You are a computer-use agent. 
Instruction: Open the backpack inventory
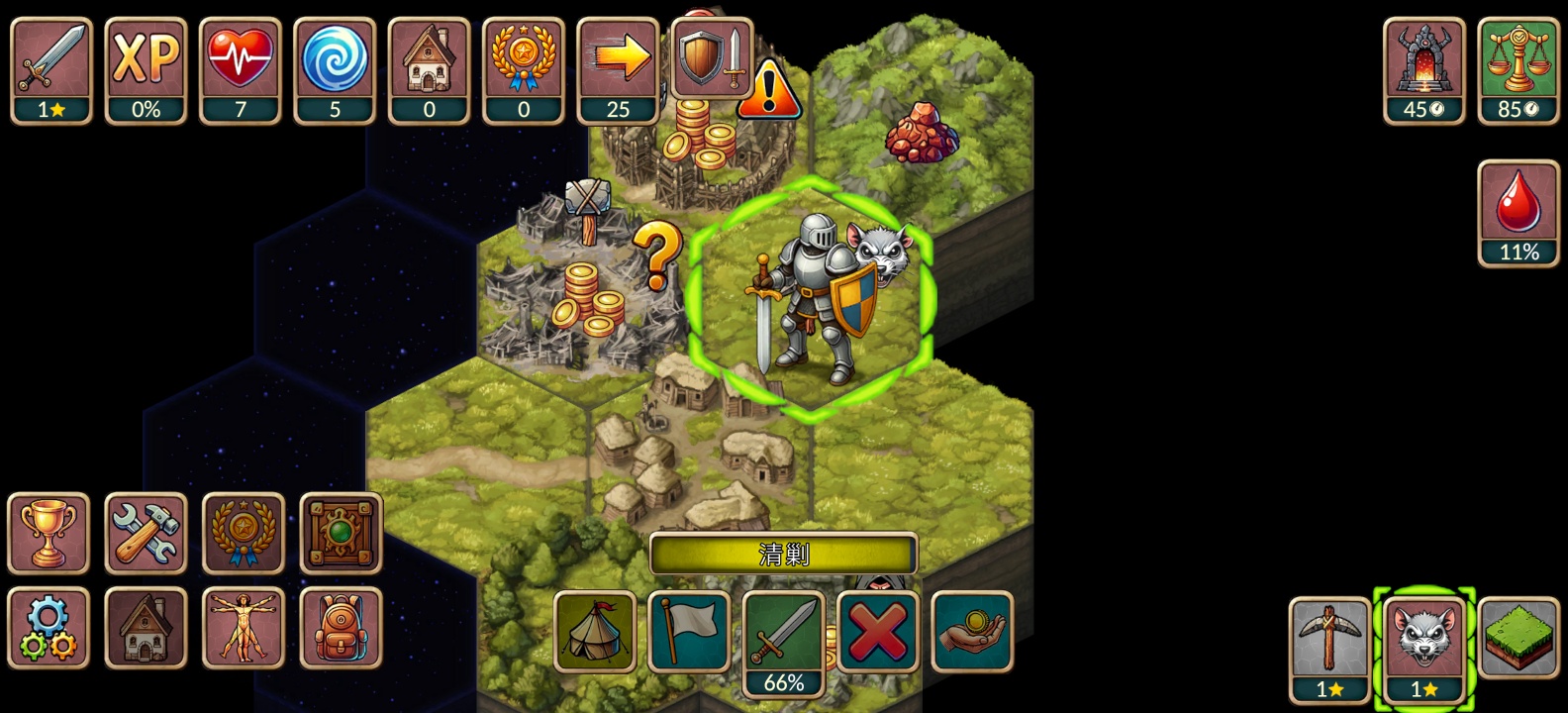pos(341,628)
